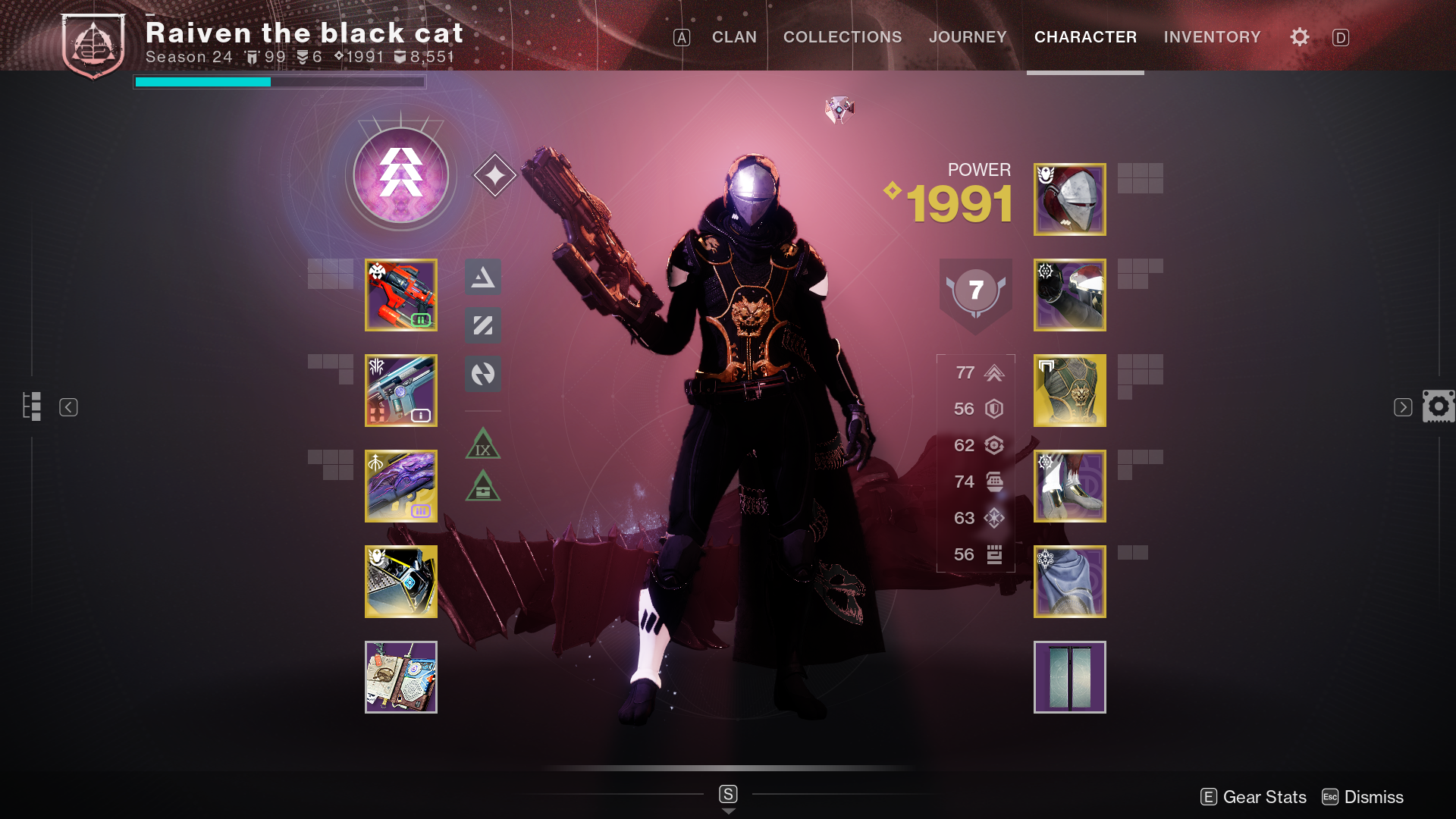The height and width of the screenshot is (819, 1456).
Task: Select the purple subclass emblem
Action: point(400,175)
